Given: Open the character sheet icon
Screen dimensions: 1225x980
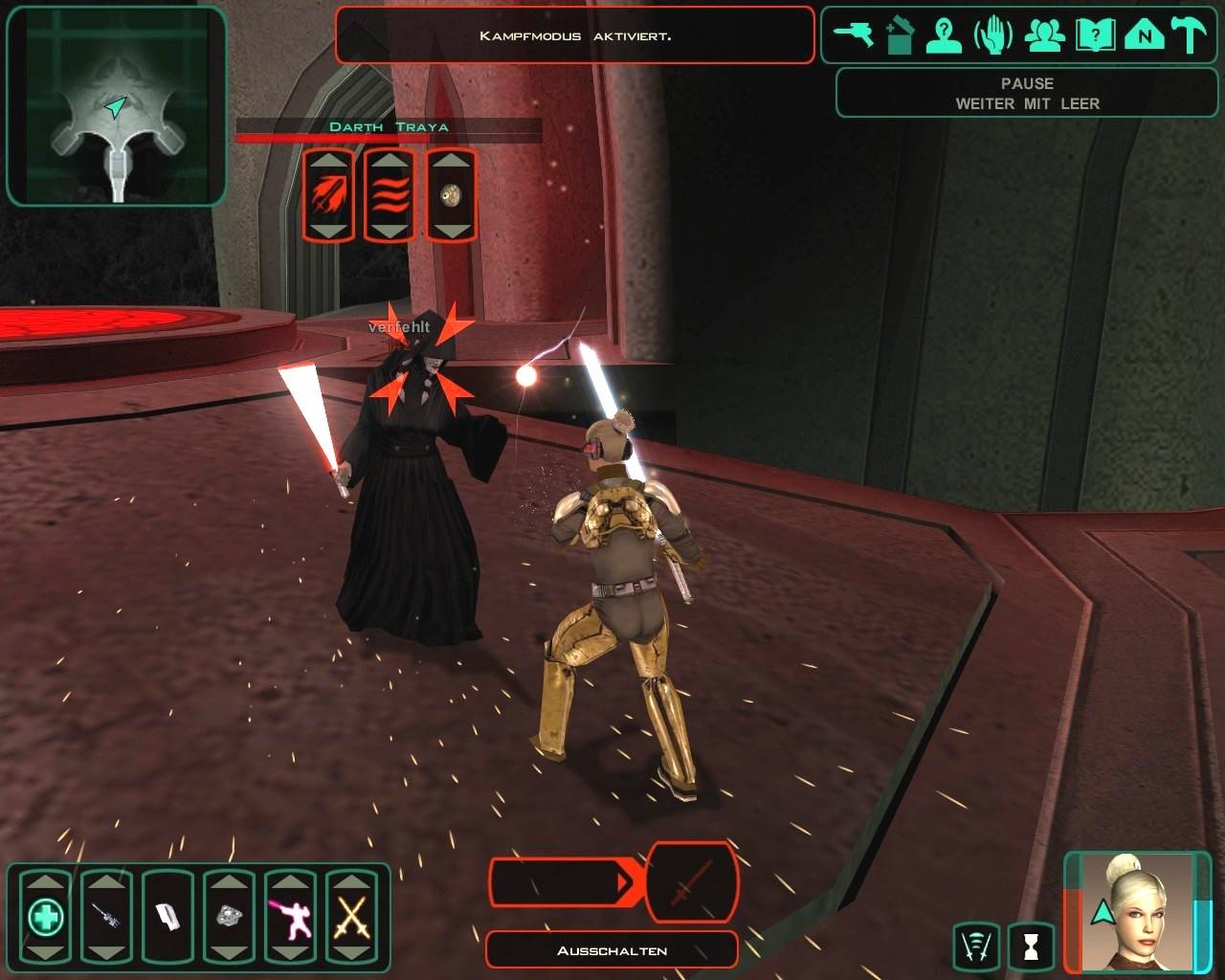Looking at the screenshot, I should pyautogui.click(x=945, y=35).
